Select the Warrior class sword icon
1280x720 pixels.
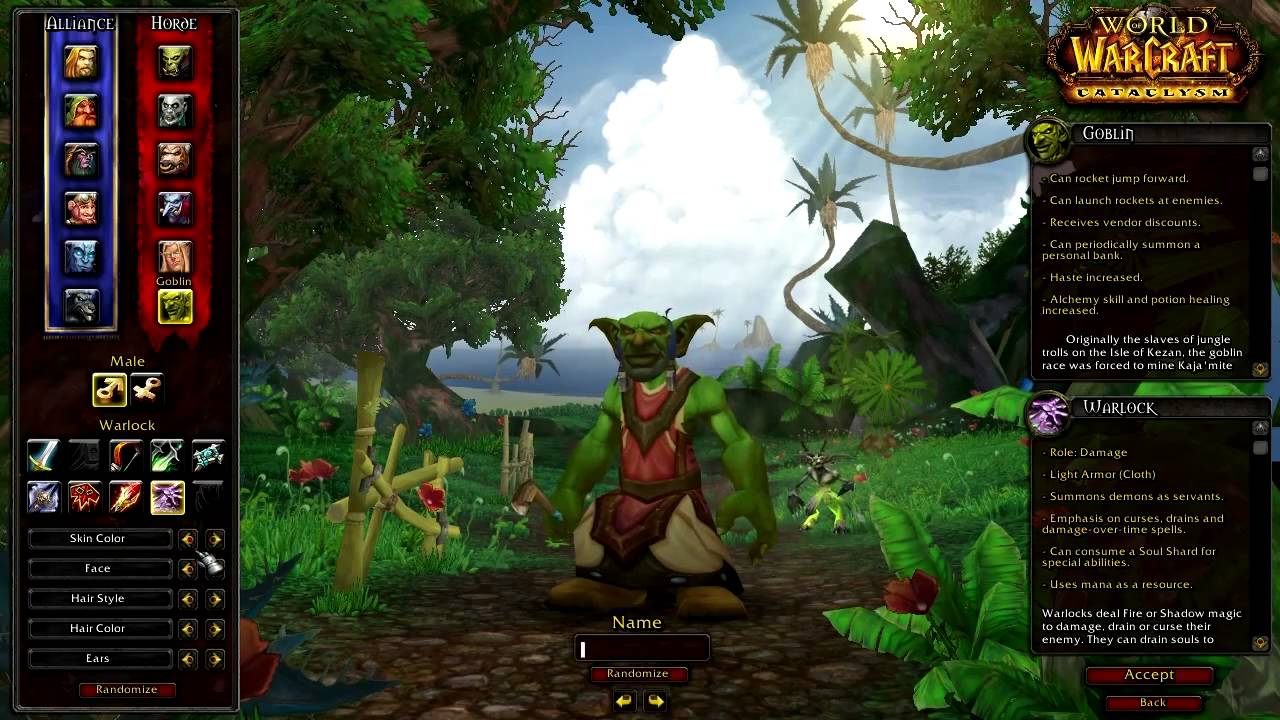pyautogui.click(x=43, y=456)
